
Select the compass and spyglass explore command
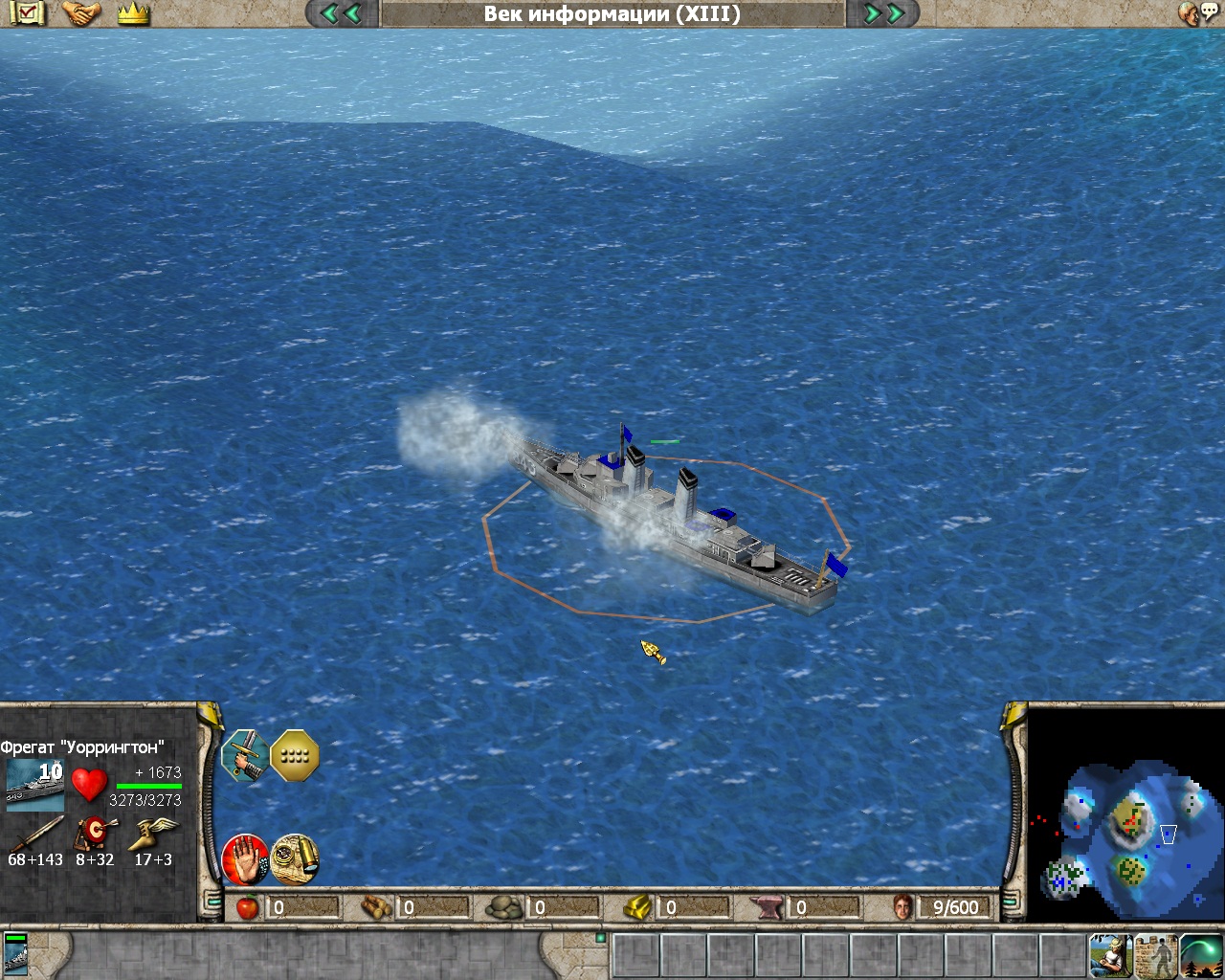295,859
